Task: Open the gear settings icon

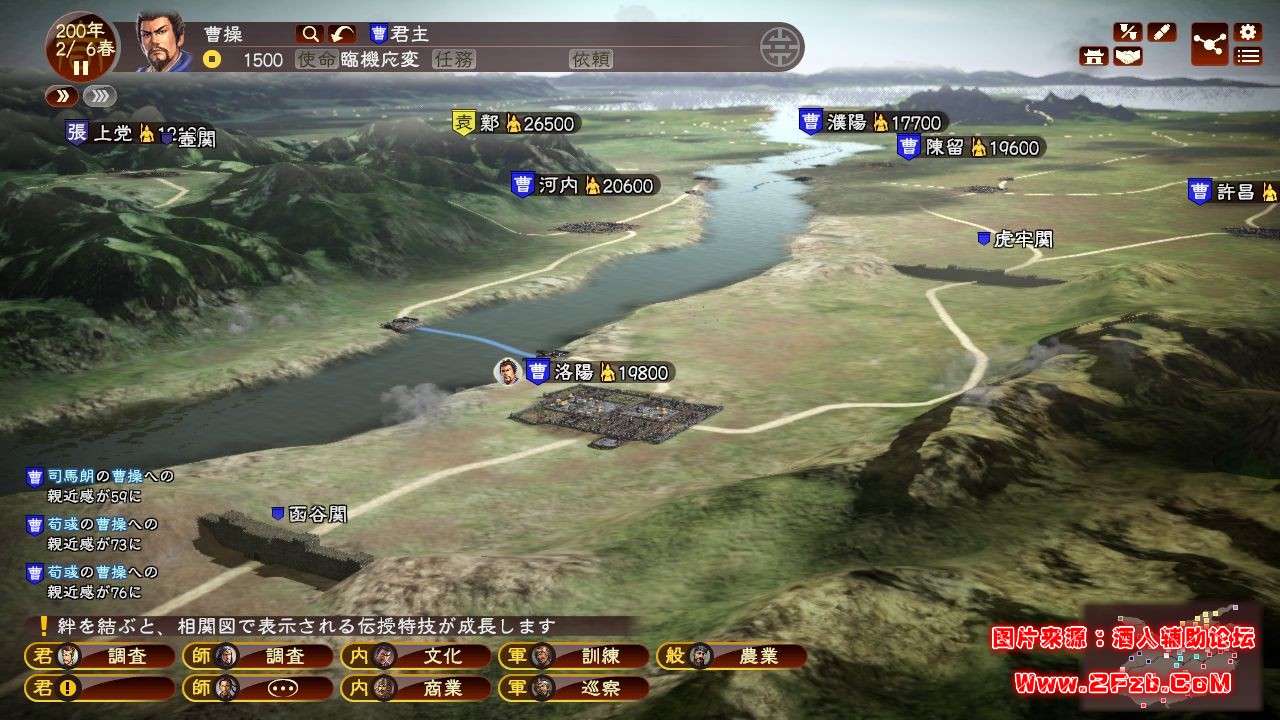Action: coord(1247,32)
